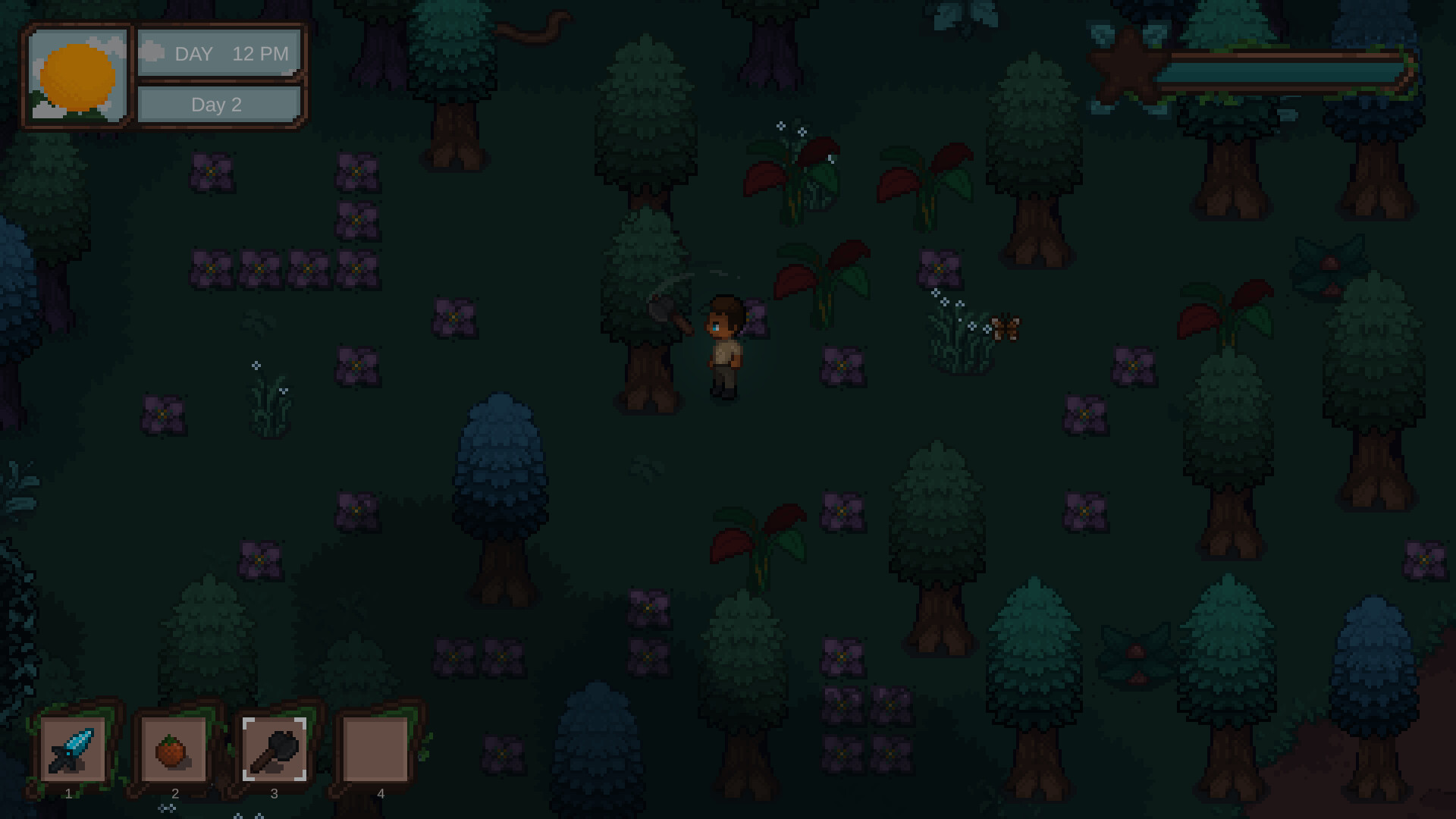The width and height of the screenshot is (1456, 819).
Task: Select the orange fruit in hotbar slot 2
Action: pos(173,749)
